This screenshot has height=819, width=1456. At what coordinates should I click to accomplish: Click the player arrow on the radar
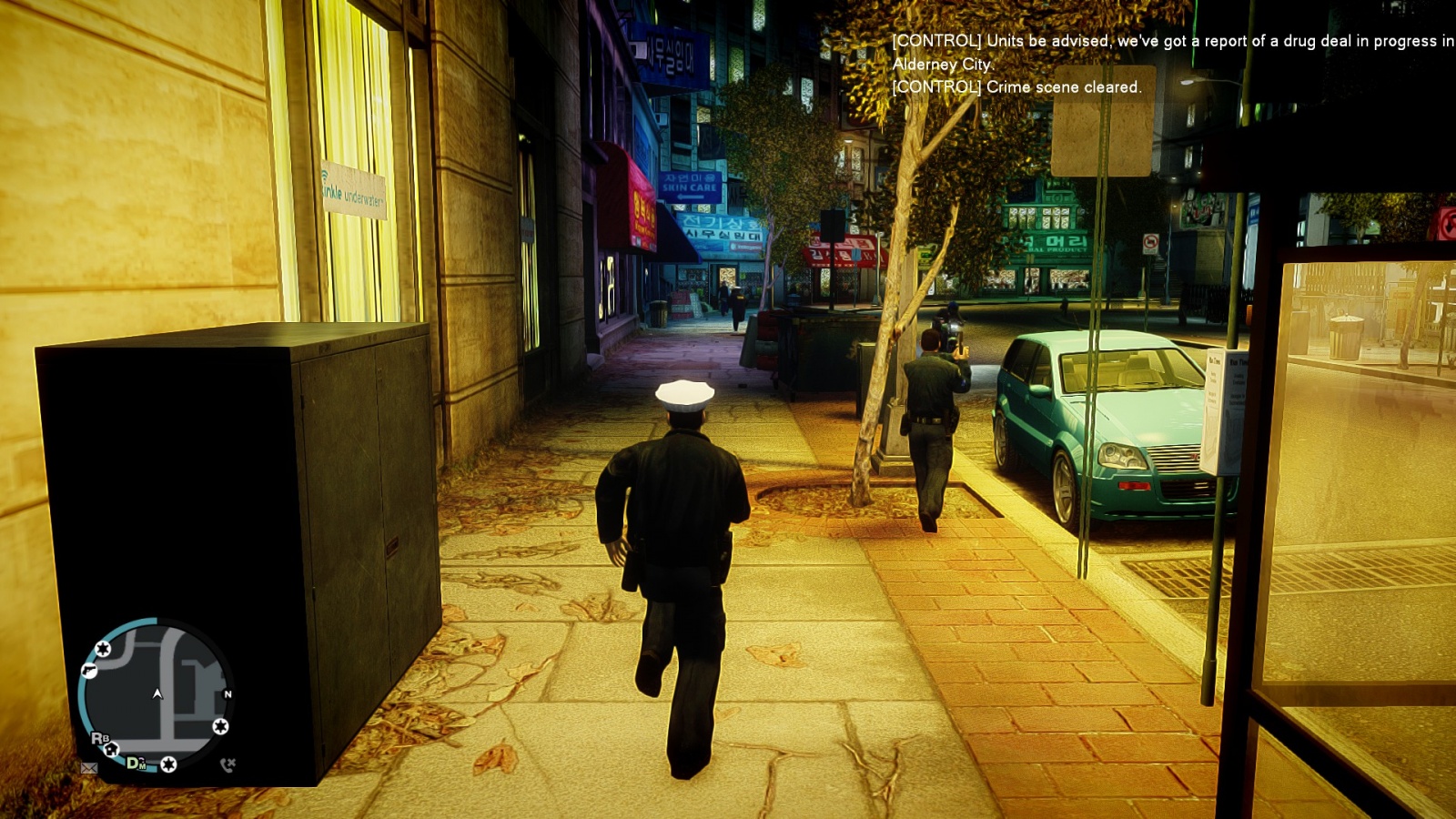coord(157,693)
